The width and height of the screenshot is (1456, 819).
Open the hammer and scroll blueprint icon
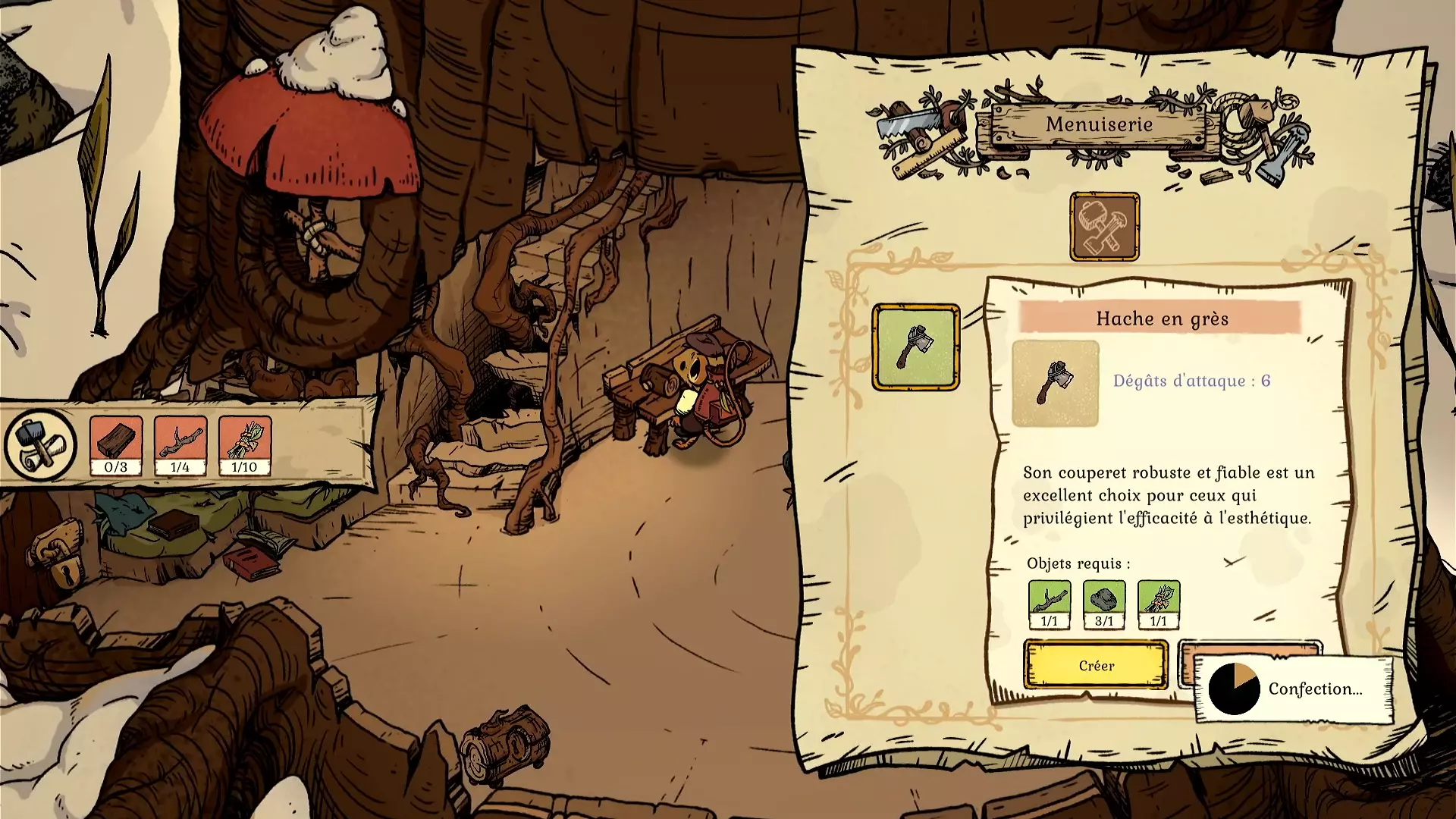coord(40,445)
